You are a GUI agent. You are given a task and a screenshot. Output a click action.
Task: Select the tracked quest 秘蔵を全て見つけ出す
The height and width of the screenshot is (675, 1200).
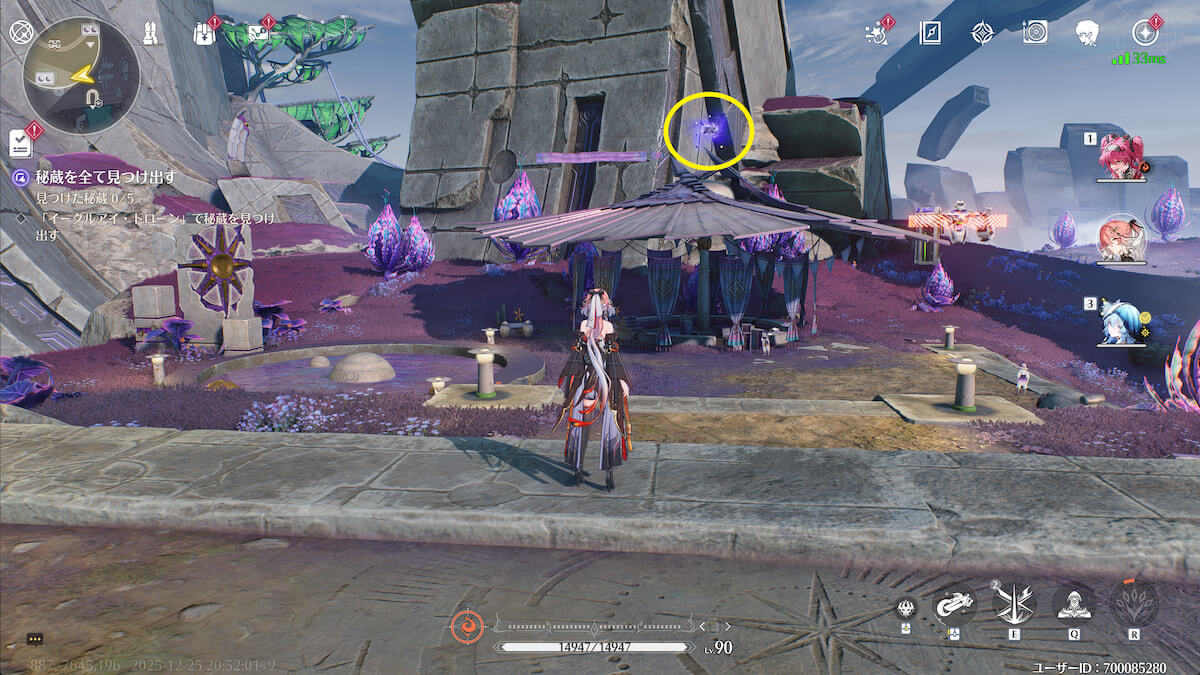(105, 177)
